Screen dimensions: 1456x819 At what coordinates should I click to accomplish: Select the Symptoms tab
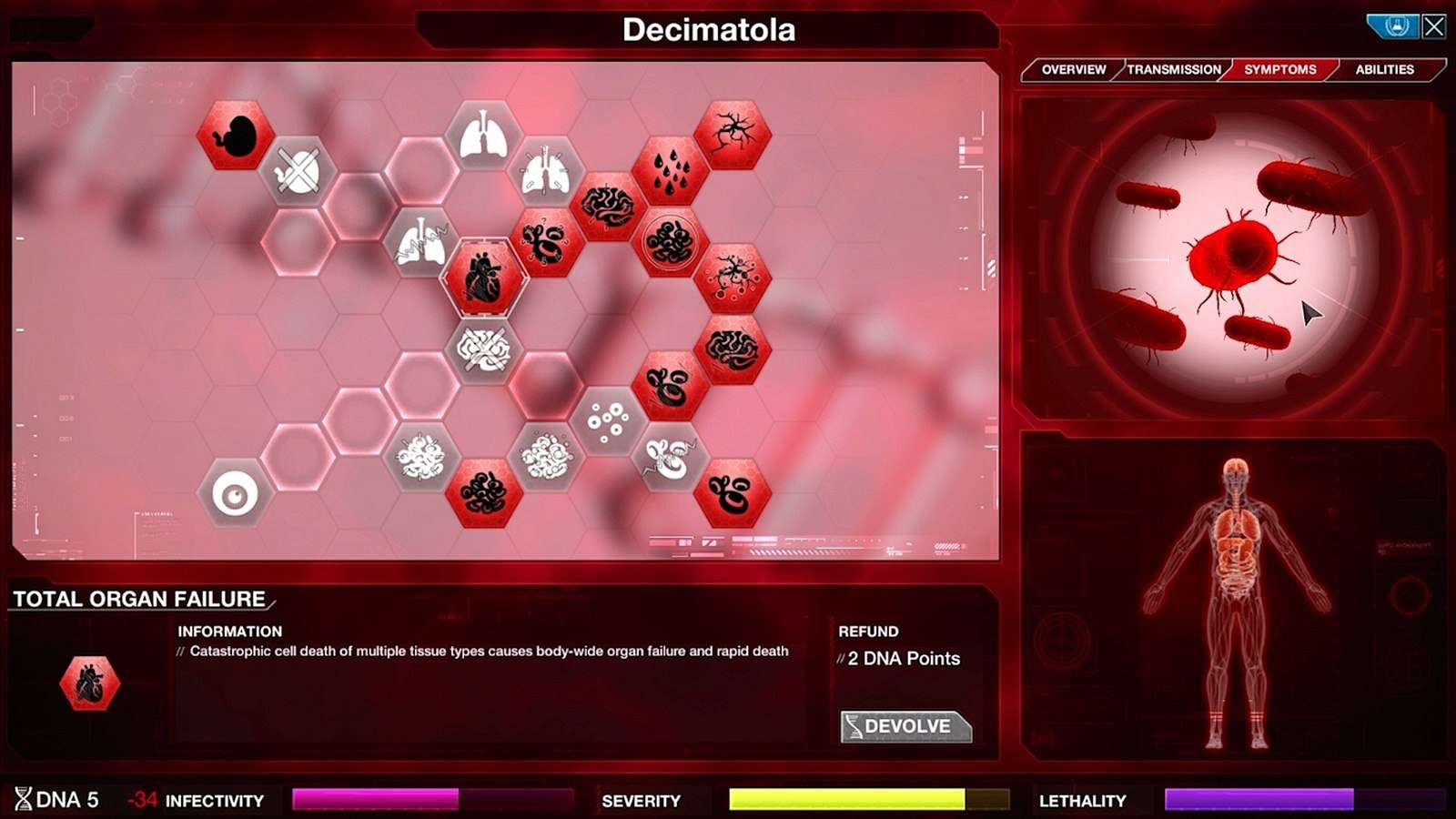1279,70
